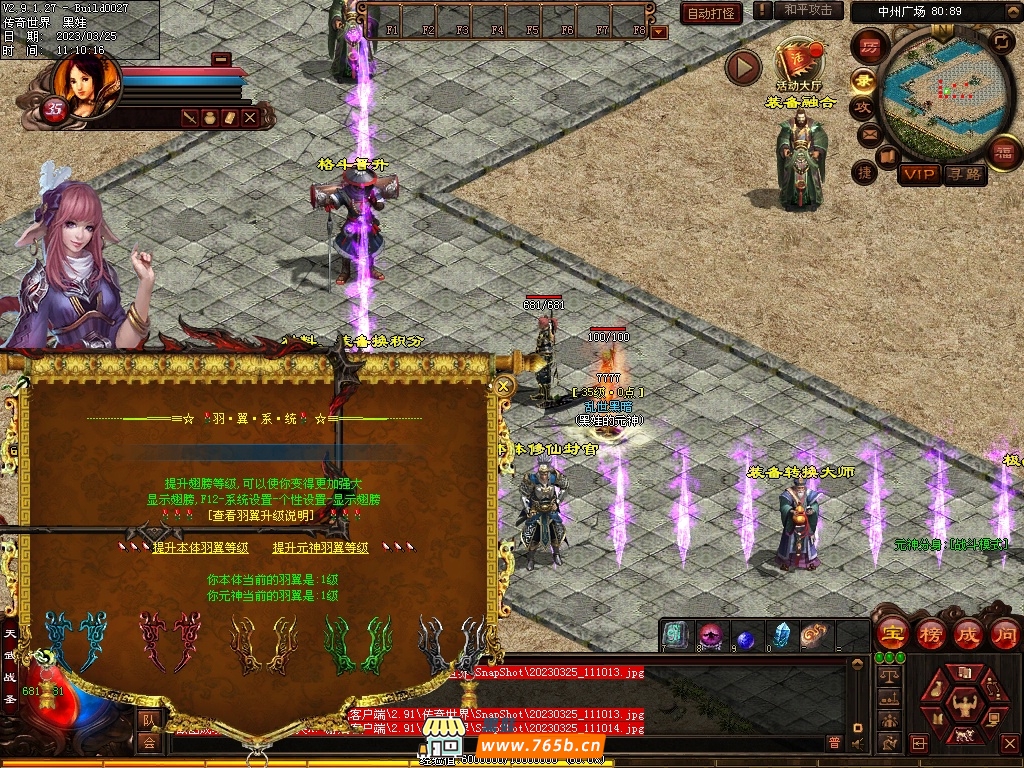This screenshot has width=1024, height=768.
Task: Open the character figure in hexagon menu
Action: (963, 702)
